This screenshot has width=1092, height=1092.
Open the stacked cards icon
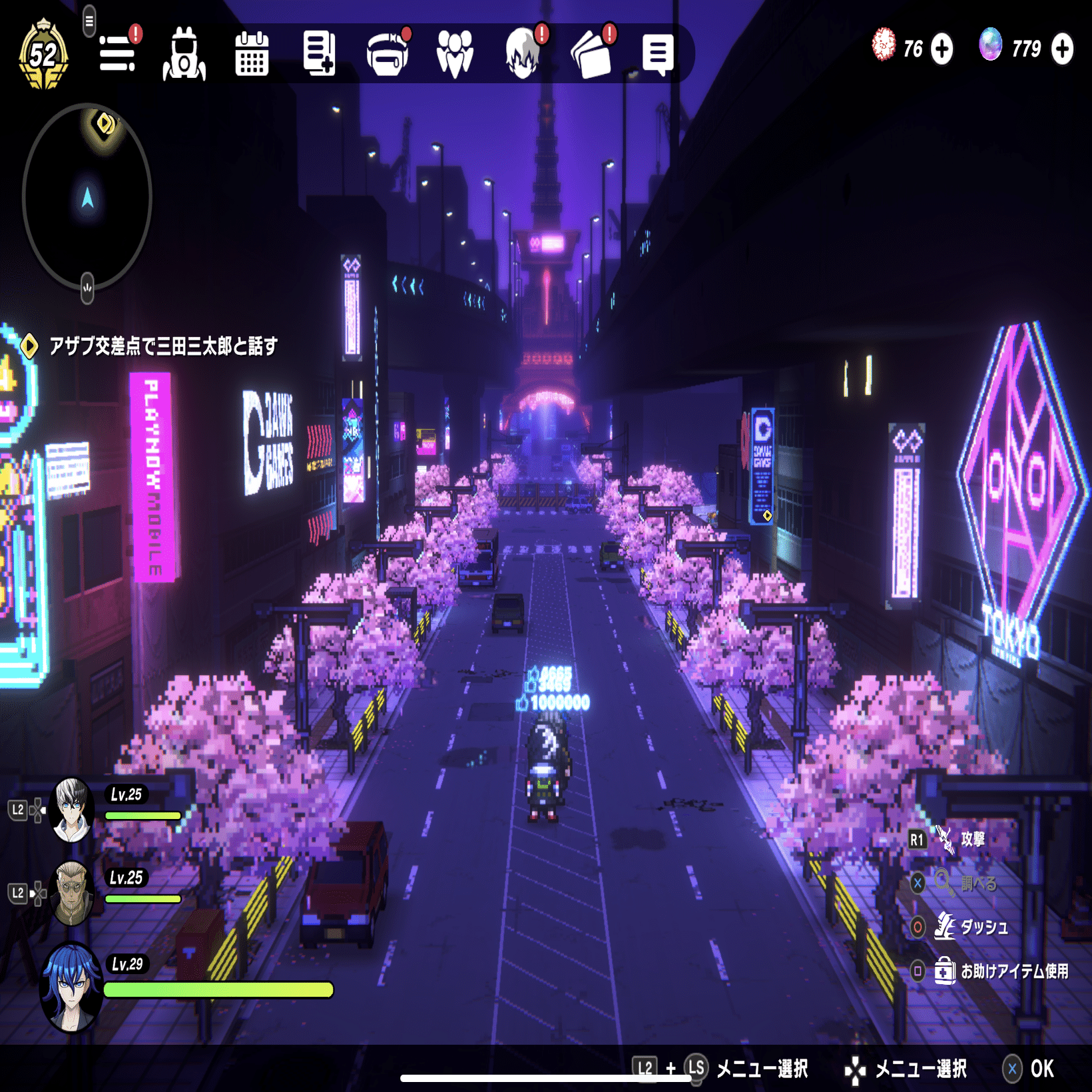[x=591, y=55]
